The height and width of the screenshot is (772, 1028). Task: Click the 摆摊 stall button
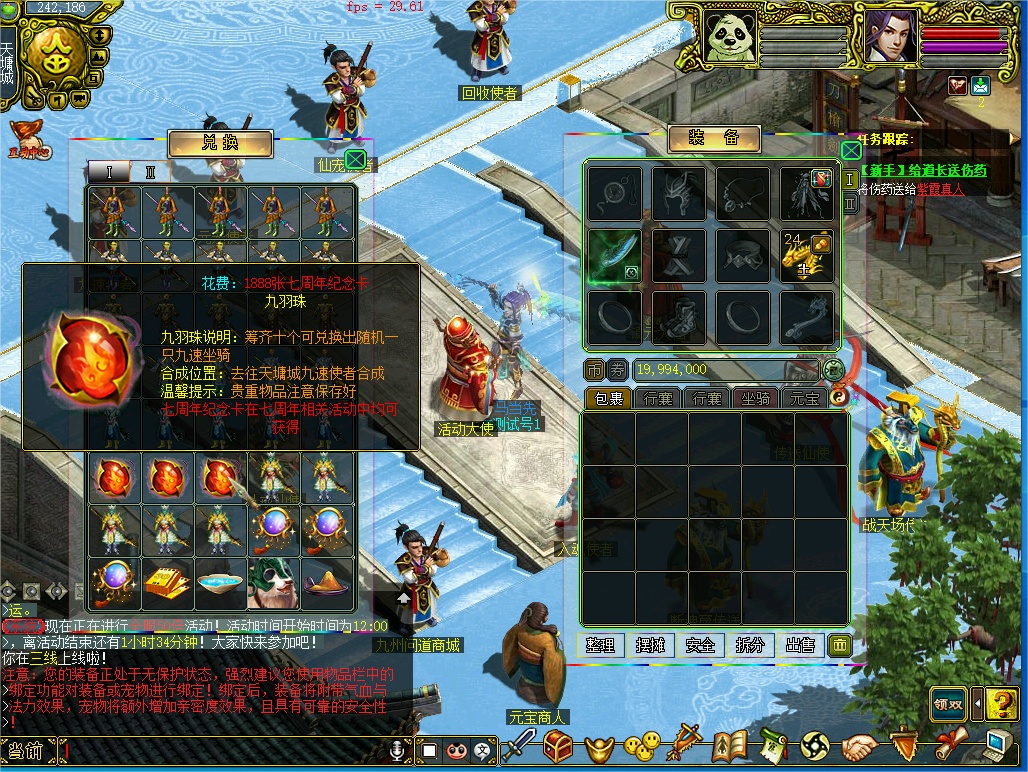[650, 645]
